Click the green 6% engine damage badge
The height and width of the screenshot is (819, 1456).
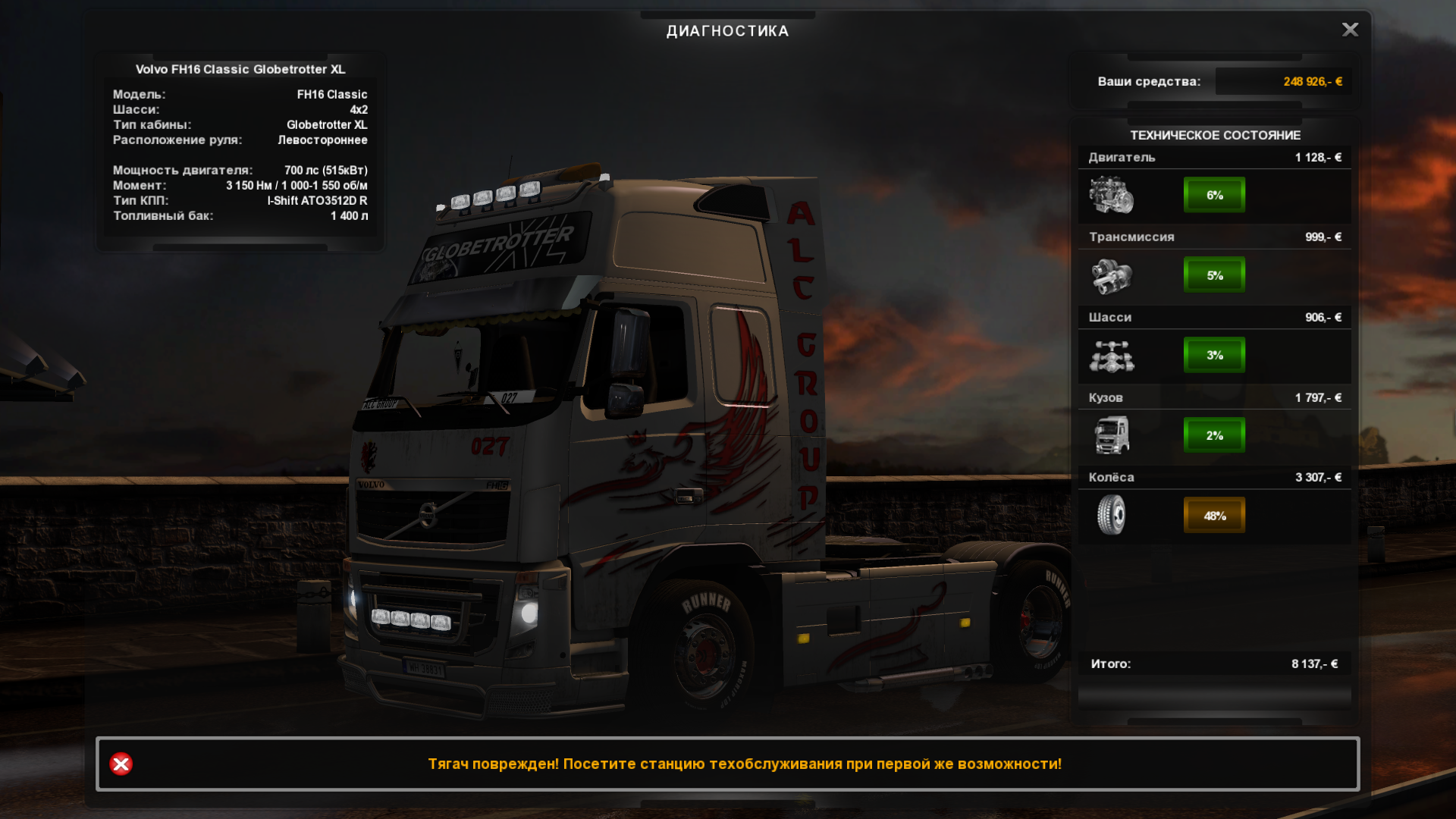tap(1214, 195)
